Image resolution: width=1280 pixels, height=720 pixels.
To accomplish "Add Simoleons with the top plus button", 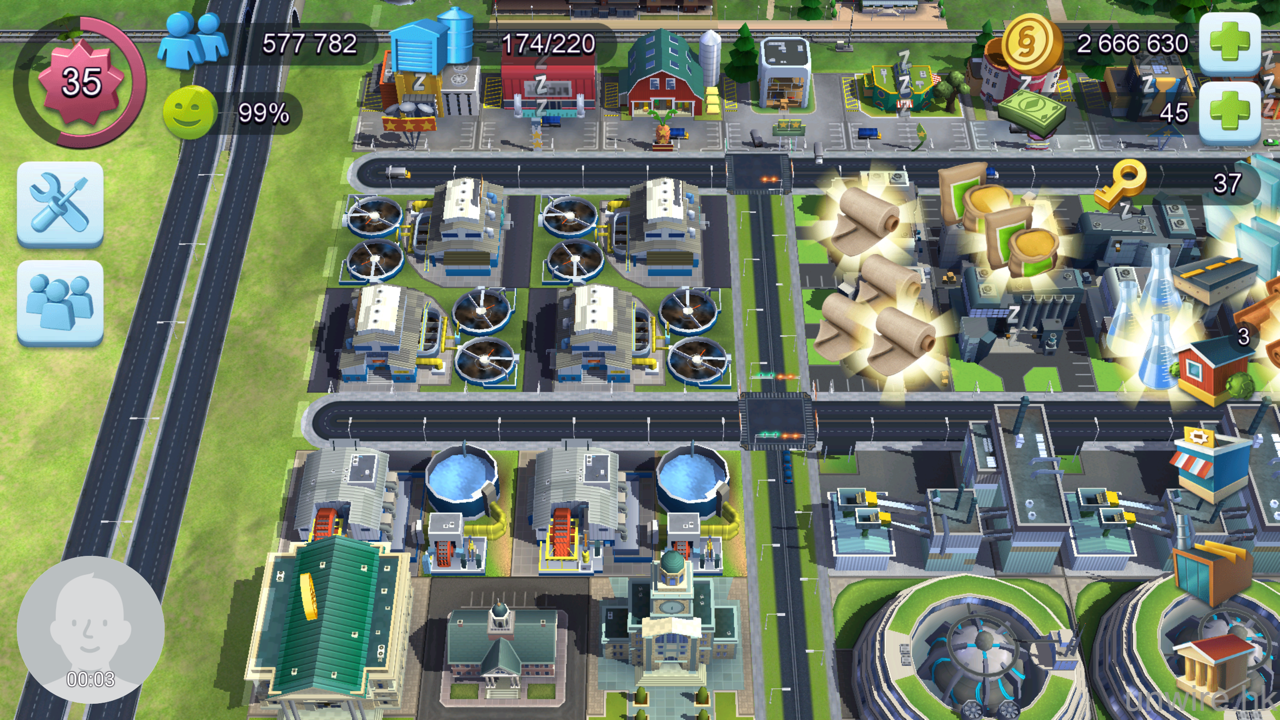I will [x=1228, y=44].
